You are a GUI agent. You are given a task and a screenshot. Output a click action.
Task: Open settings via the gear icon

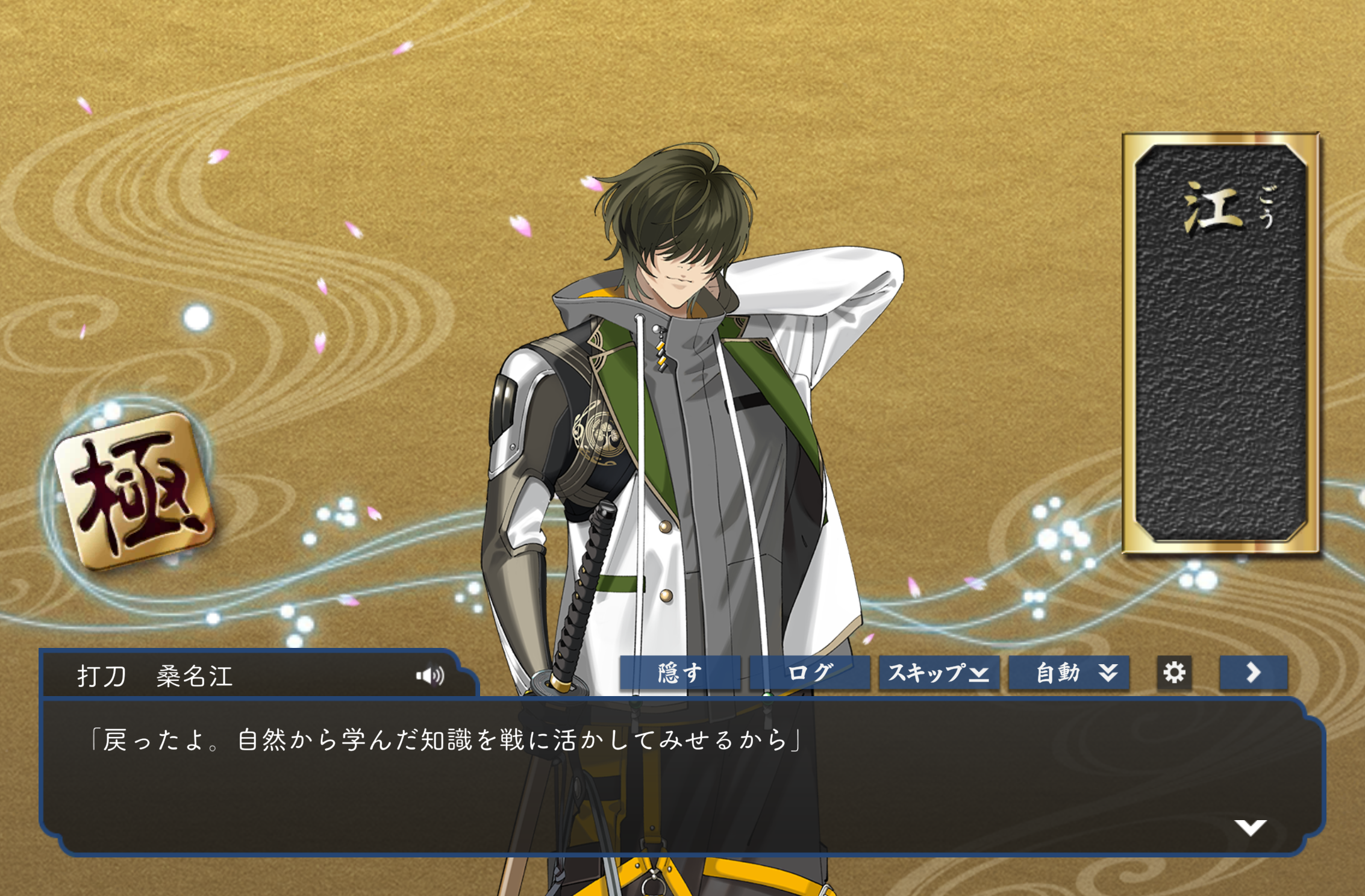[x=1174, y=673]
